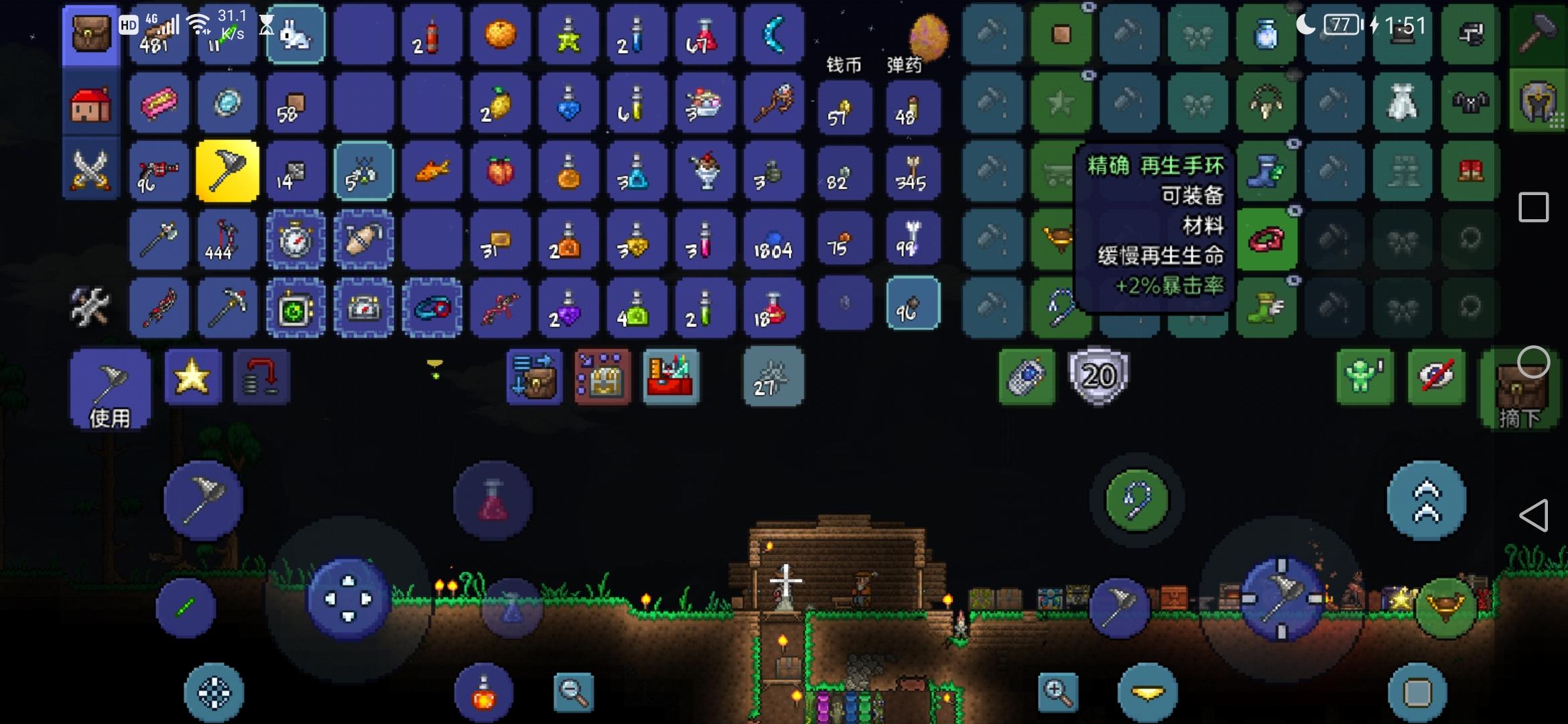Image resolution: width=1568 pixels, height=724 pixels.
Task: Select the yellow highlighted hamaxe hotbar slot
Action: (227, 171)
